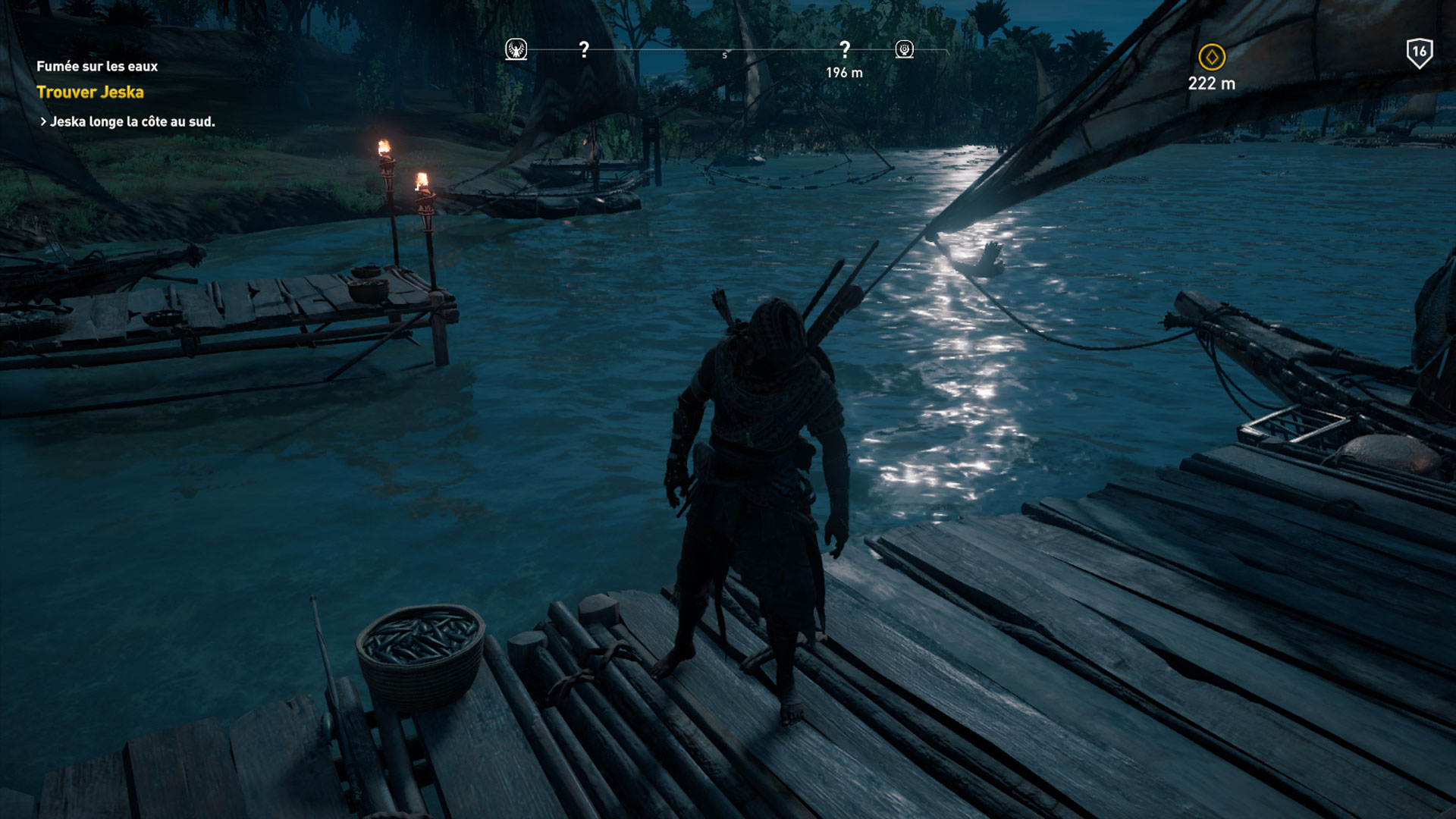Expand the Fumée sur les eaux quest details
The image size is (1456, 819).
[x=97, y=66]
